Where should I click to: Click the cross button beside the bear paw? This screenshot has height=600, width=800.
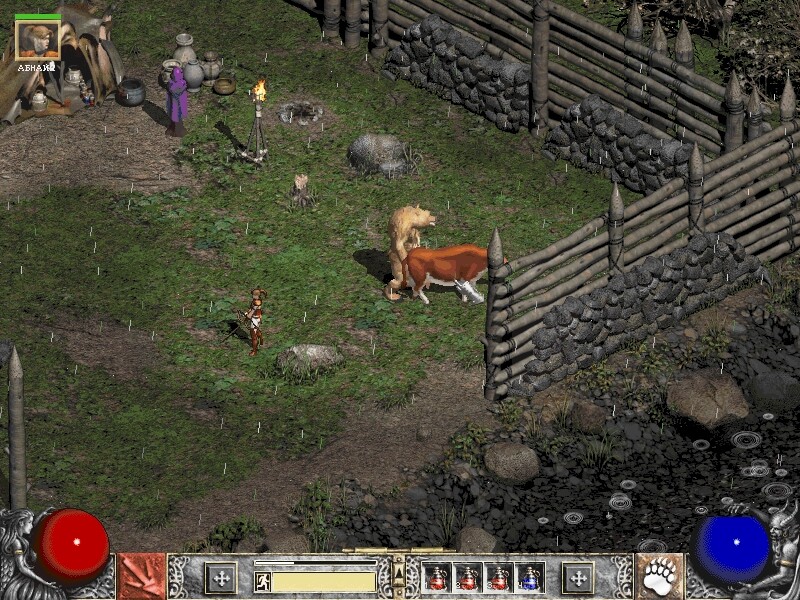[578, 578]
